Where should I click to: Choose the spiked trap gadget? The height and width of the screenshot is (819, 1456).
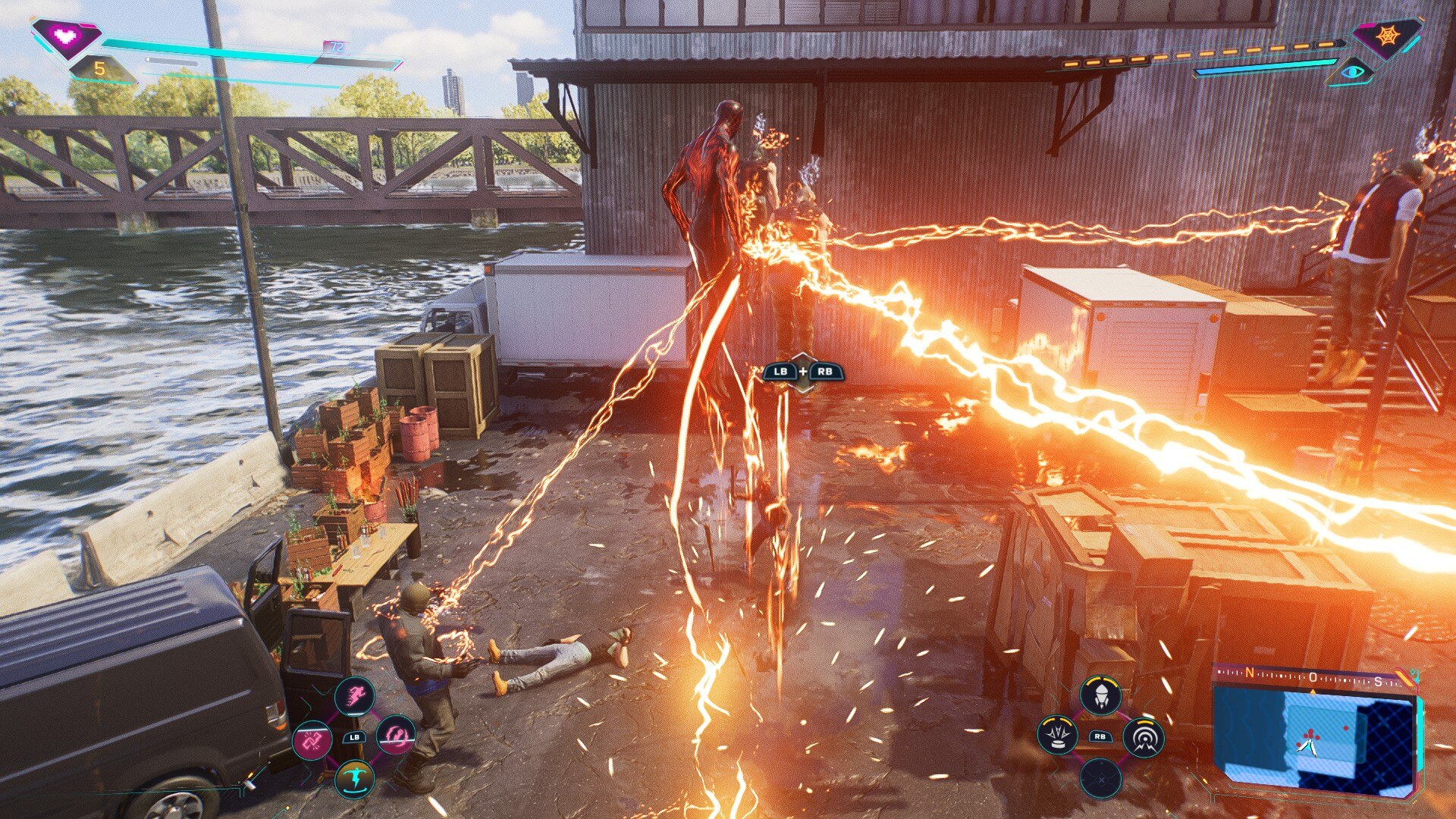tap(1057, 735)
